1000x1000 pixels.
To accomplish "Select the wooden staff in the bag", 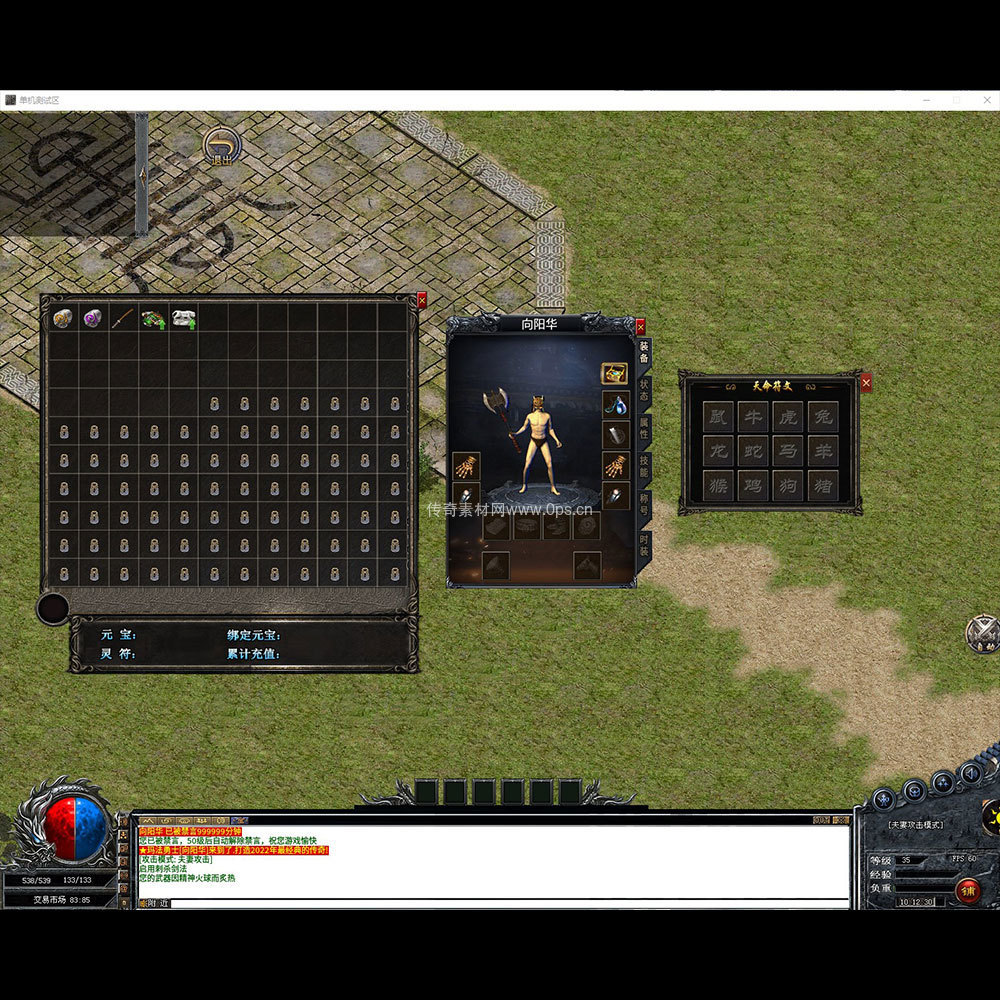I will click(122, 318).
